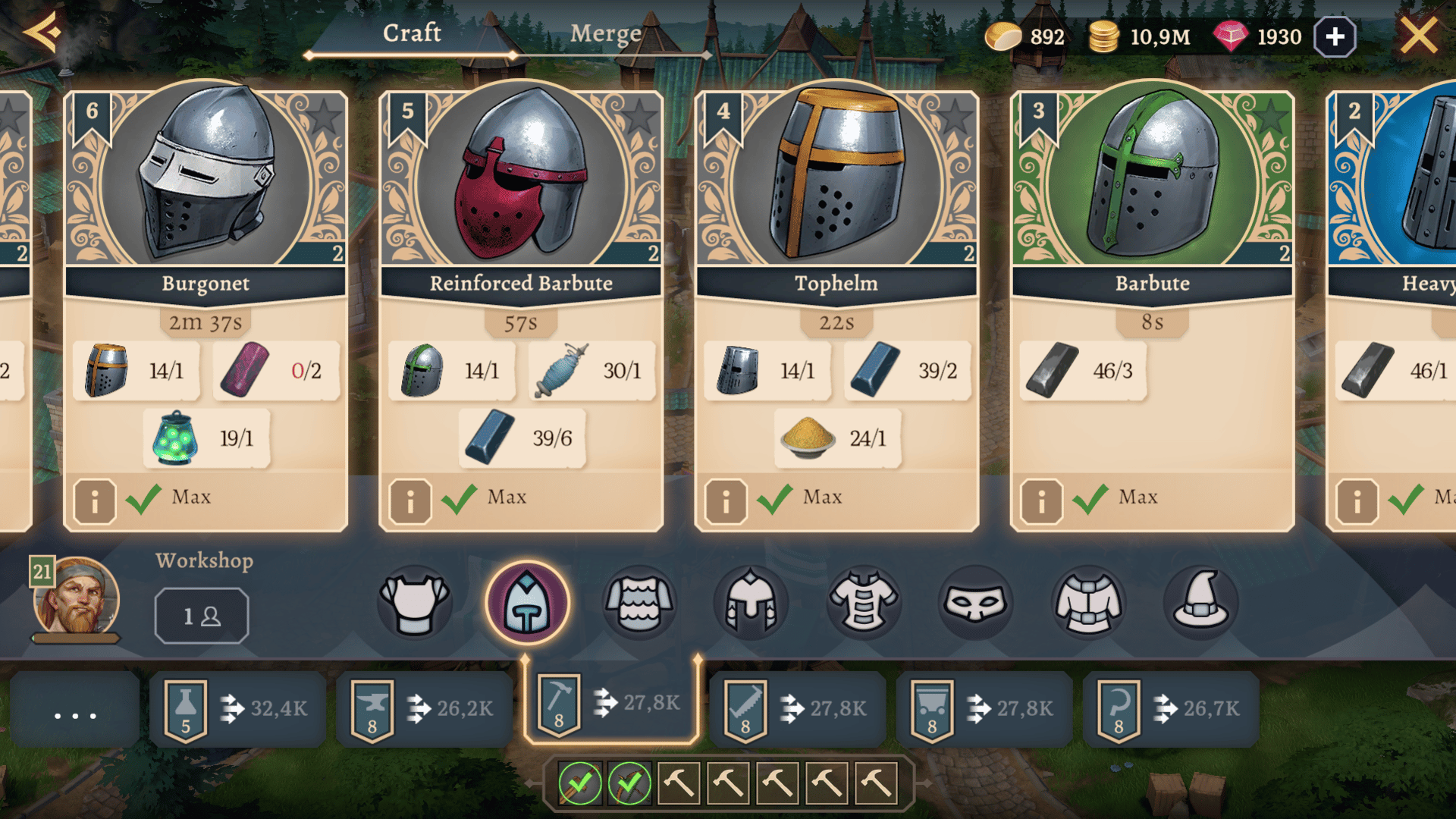
Task: Switch to the anvil crafting station
Action: coord(424,709)
